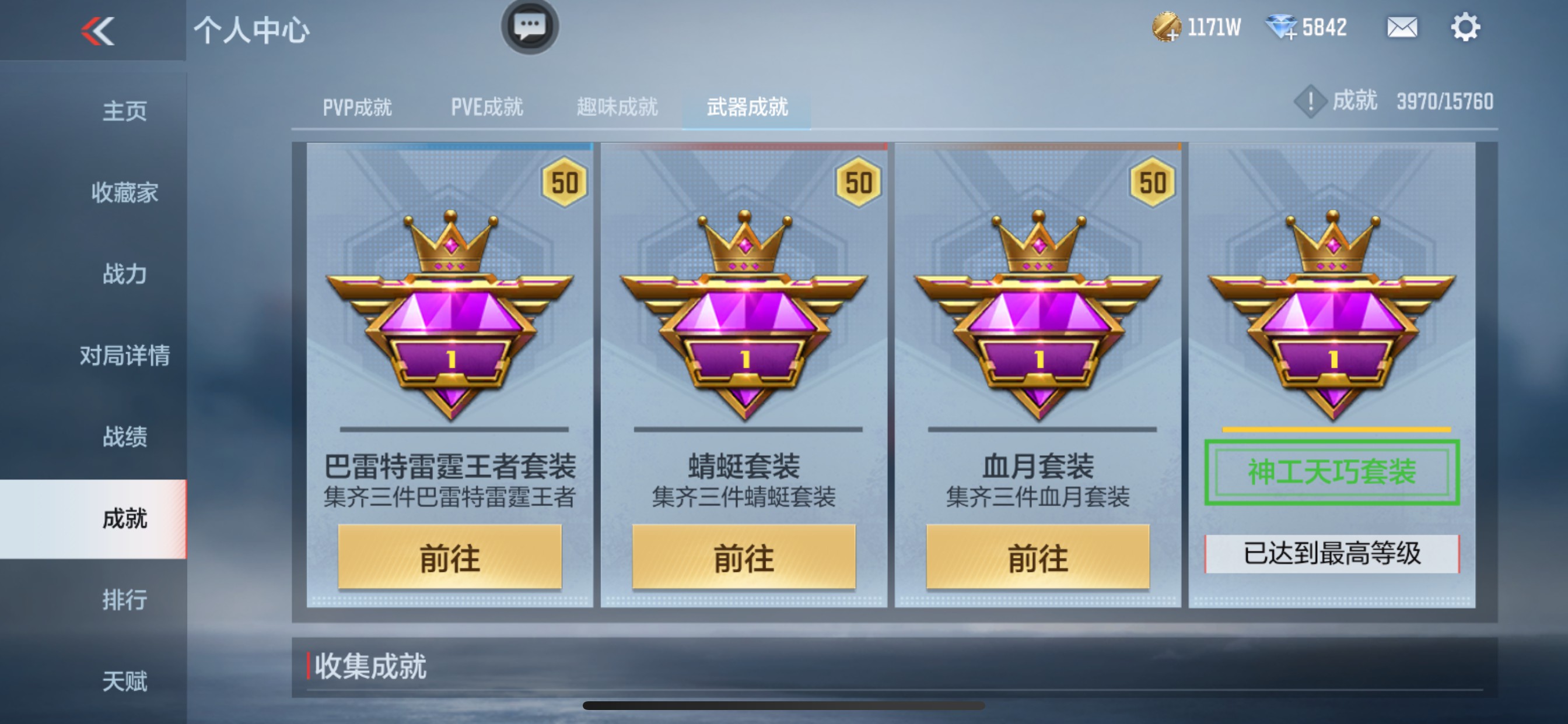Open the chat message icon at top center
The image size is (1568, 724).
pos(529,27)
